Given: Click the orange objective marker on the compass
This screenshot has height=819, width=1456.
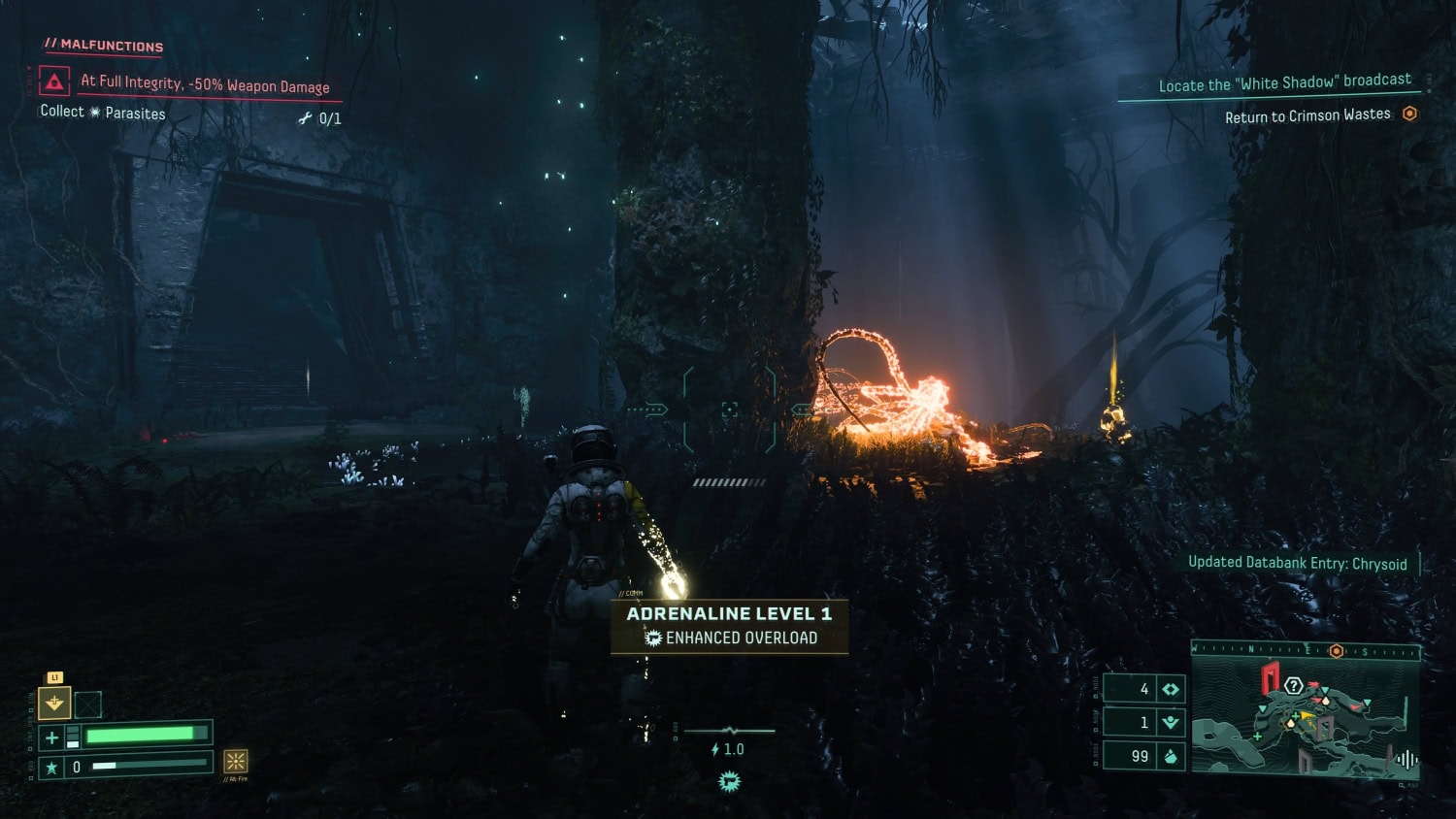Looking at the screenshot, I should tap(1337, 651).
